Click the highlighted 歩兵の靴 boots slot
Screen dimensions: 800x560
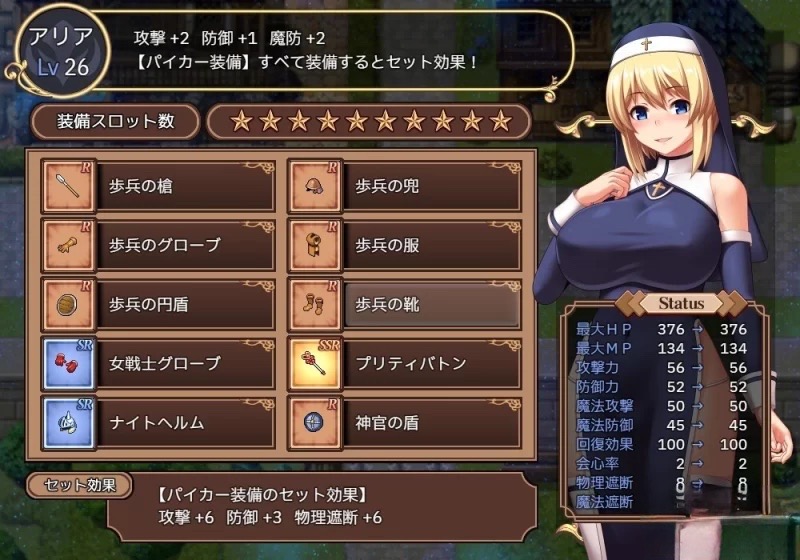pos(406,303)
